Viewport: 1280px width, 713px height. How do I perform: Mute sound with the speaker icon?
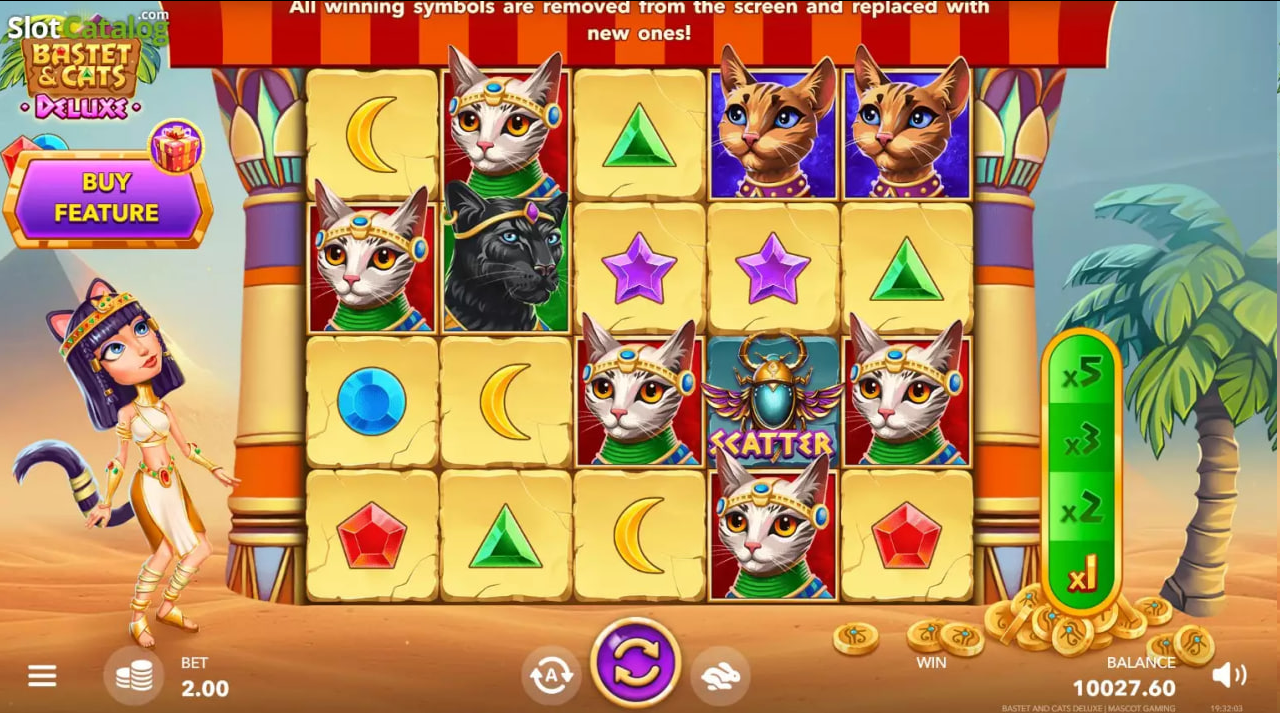tap(1228, 676)
